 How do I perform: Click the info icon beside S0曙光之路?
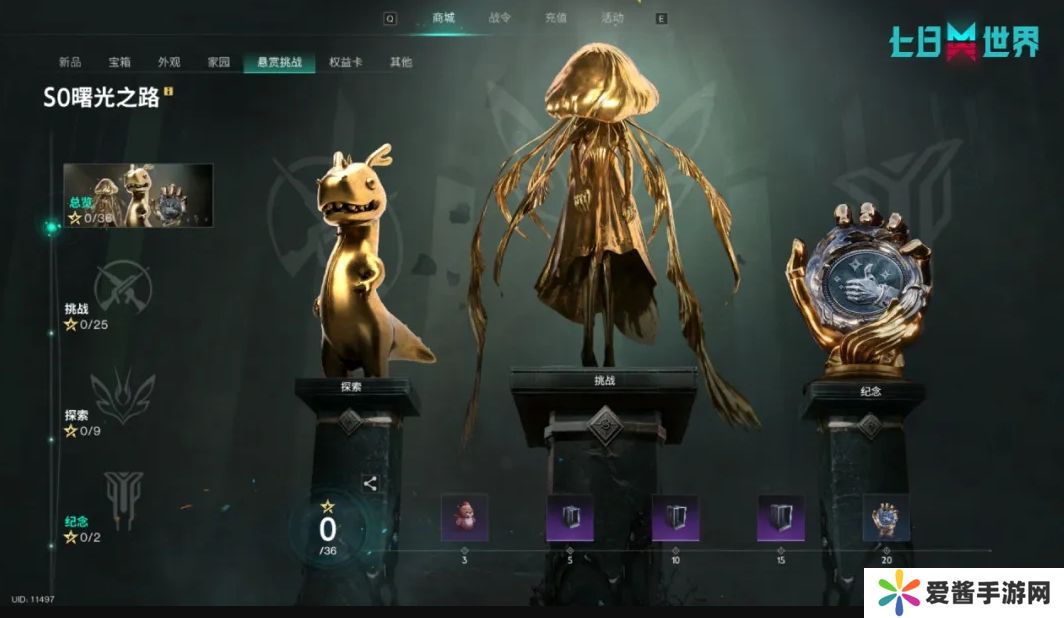coord(169,92)
